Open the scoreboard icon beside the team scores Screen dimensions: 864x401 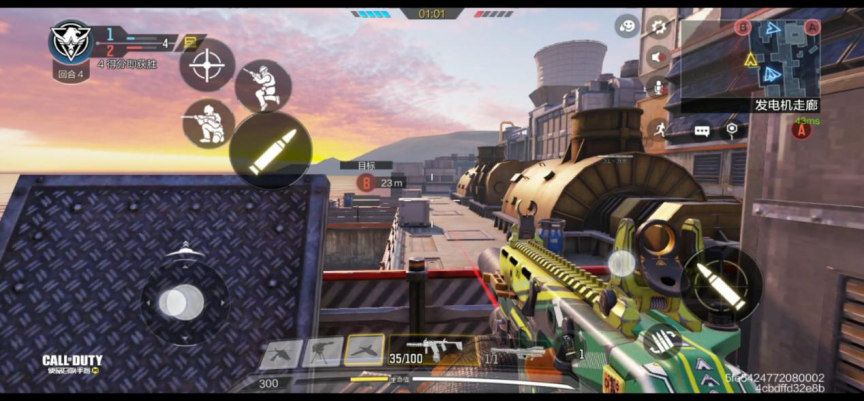(191, 43)
